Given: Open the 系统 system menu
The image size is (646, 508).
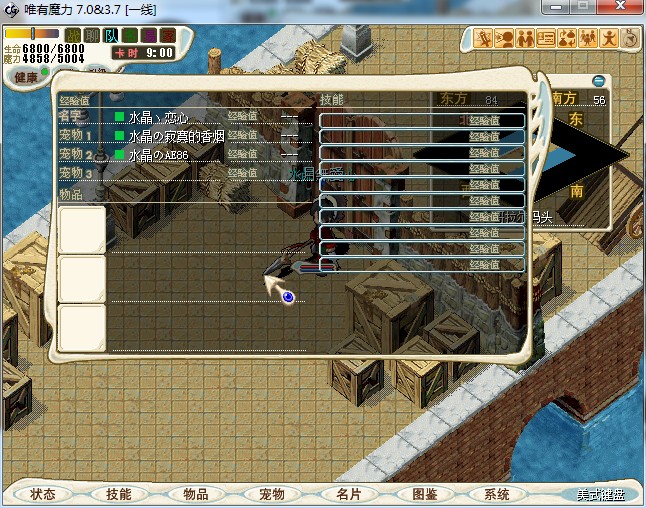Looking at the screenshot, I should point(497,494).
